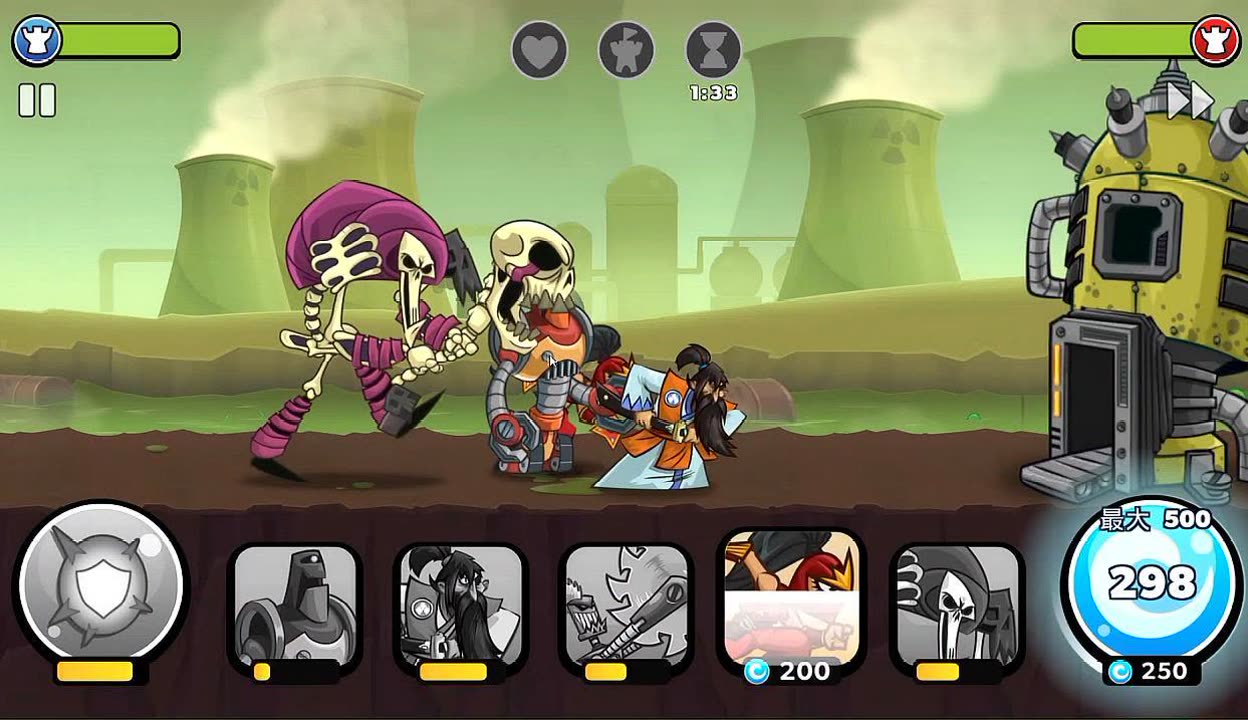
Task: Summon the hooded skeleton reaper unit
Action: pyautogui.click(x=956, y=607)
